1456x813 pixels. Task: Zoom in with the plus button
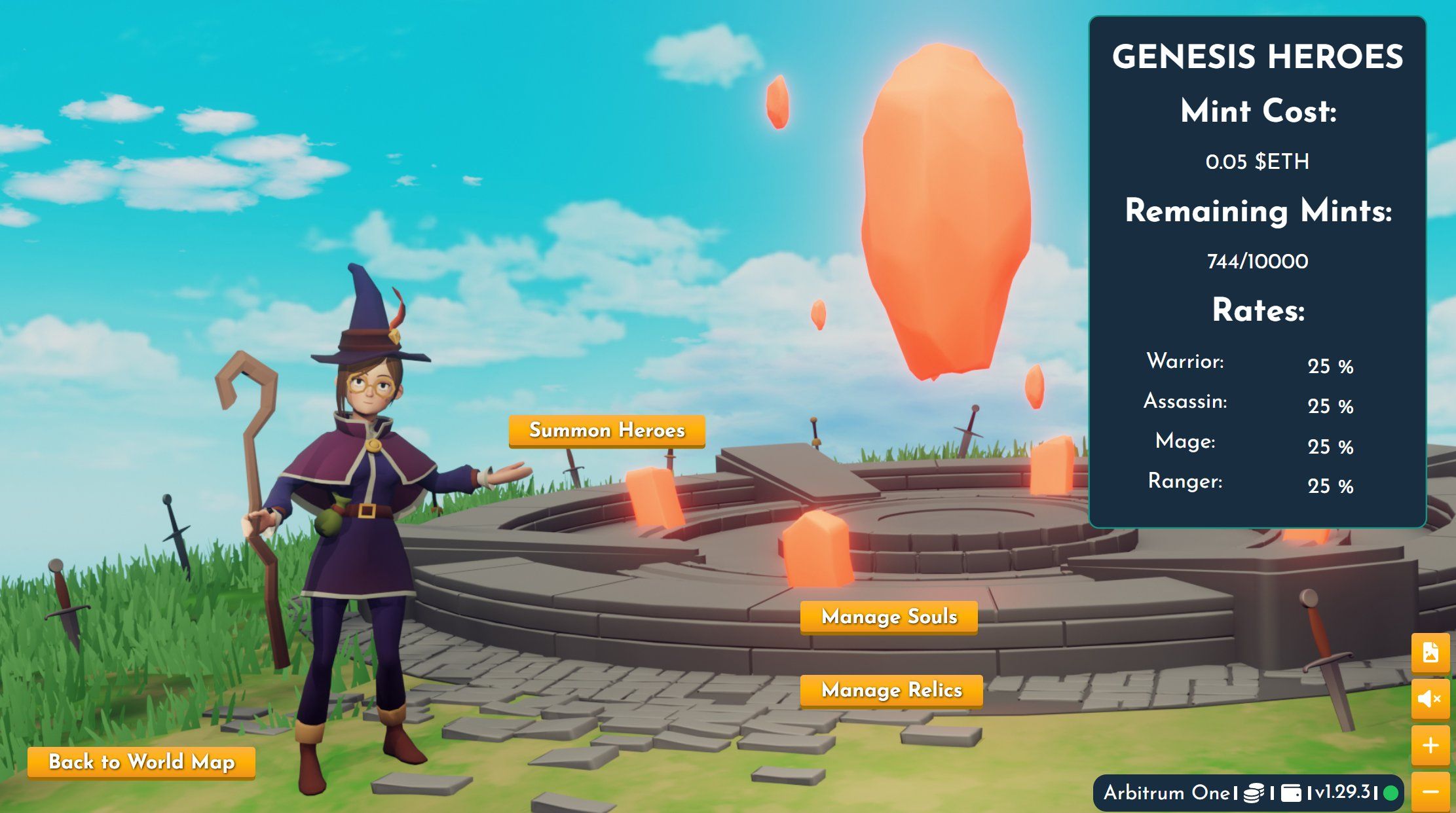(1430, 746)
